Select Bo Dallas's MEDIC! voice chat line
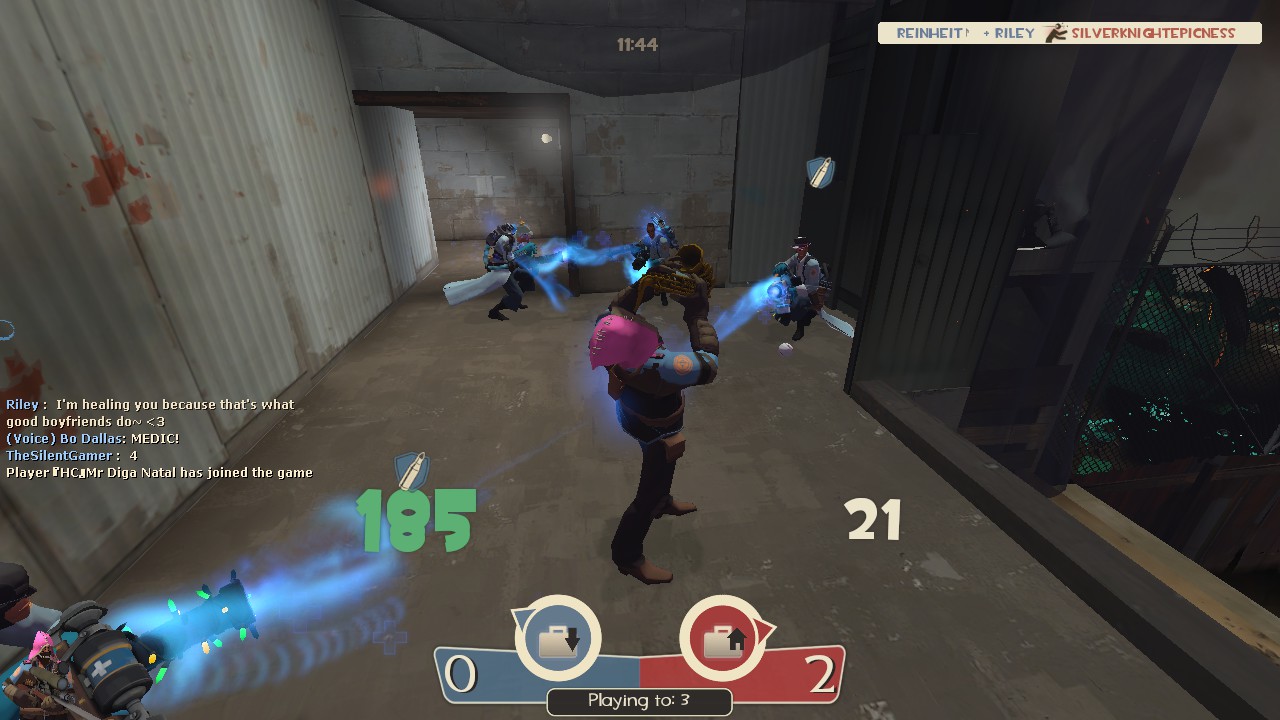1280x720 pixels. [x=93, y=439]
